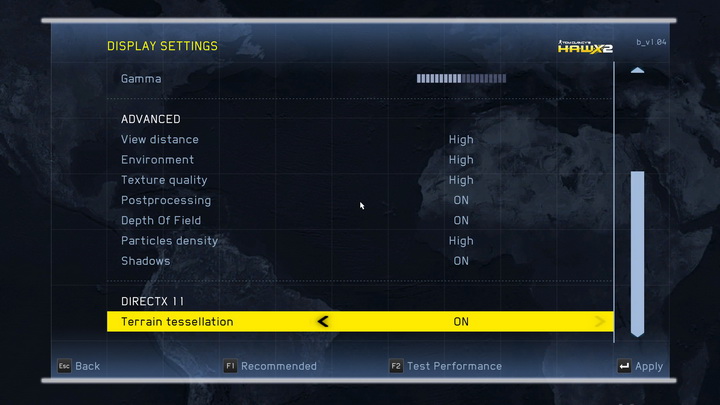This screenshot has height=405, width=720.
Task: Click right arrow on Terrain tessellation
Action: pos(600,322)
